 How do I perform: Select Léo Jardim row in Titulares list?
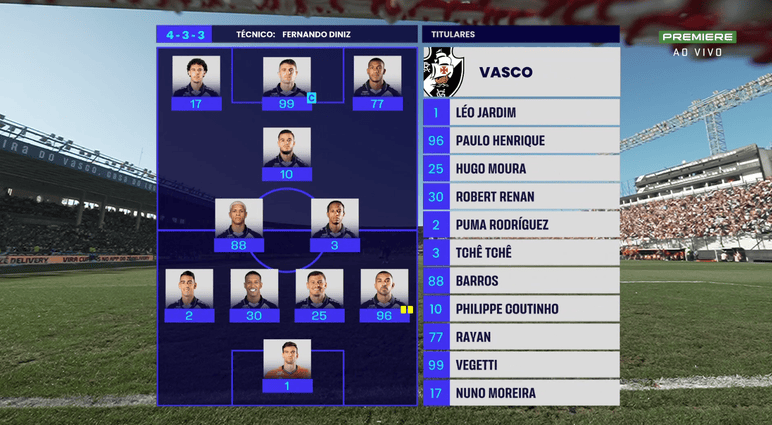(x=520, y=113)
